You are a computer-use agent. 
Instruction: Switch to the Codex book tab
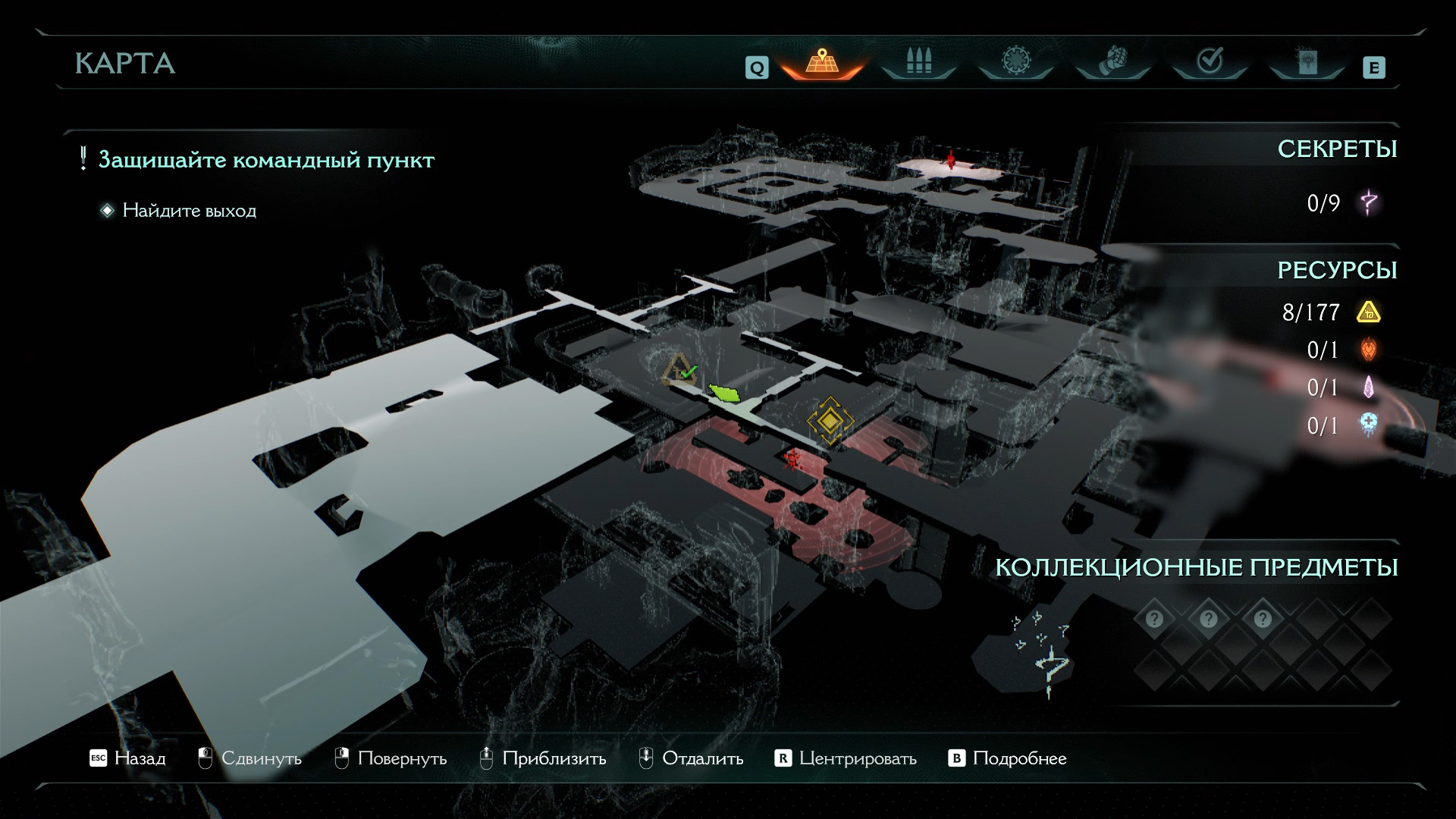tap(1307, 61)
